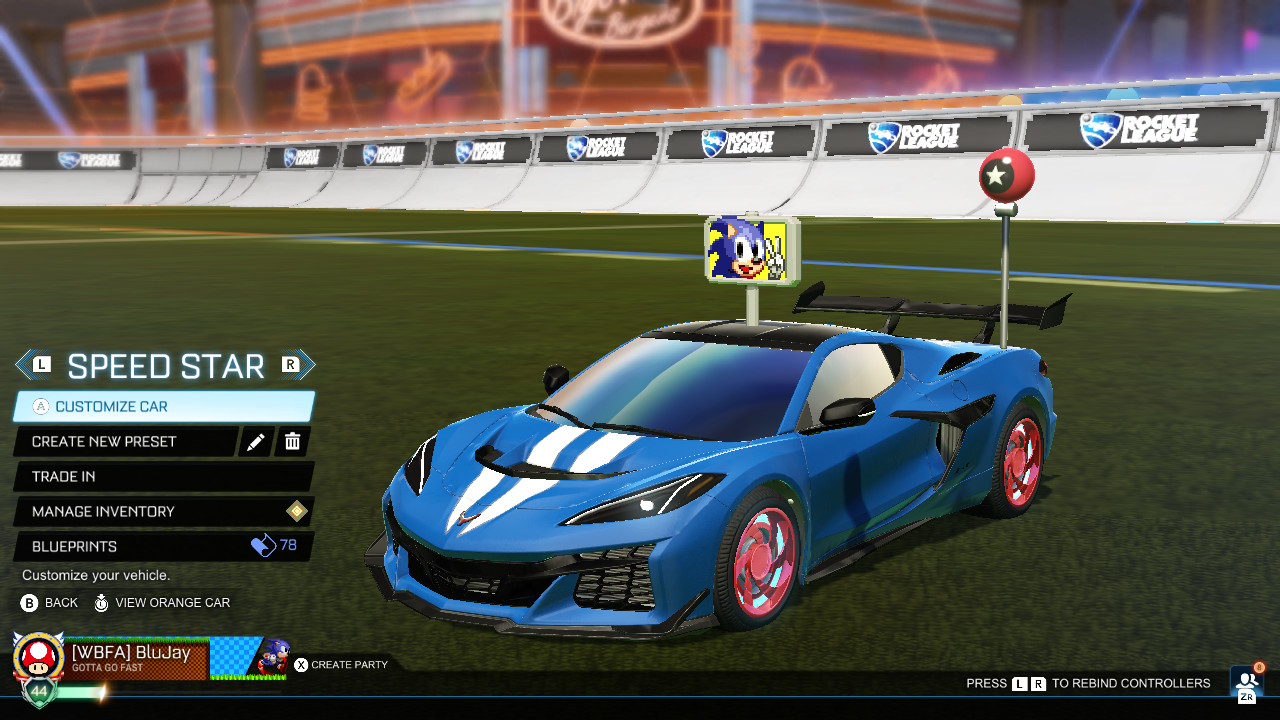This screenshot has height=720, width=1280.
Task: Open the friends list icon
Action: click(x=1247, y=681)
